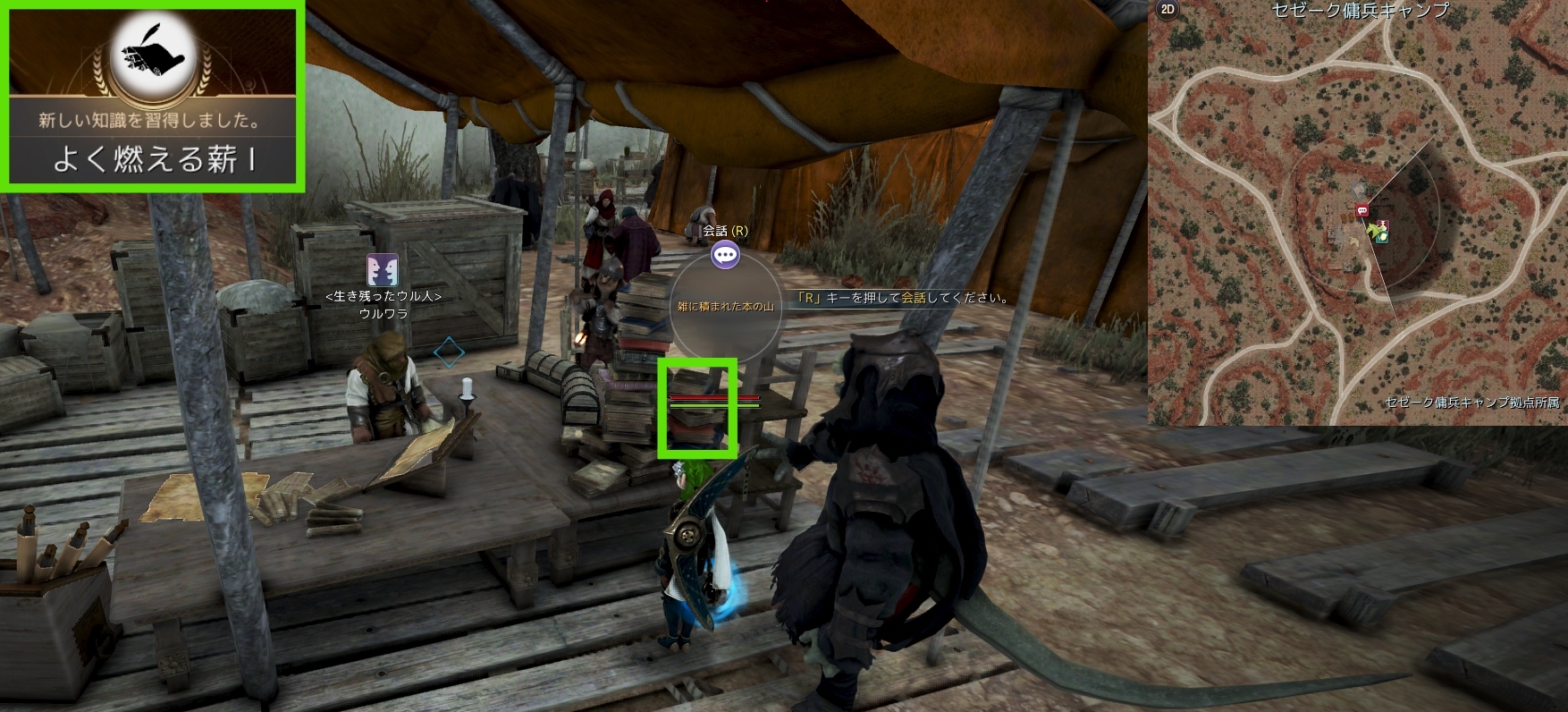The width and height of the screenshot is (1568, 712).
Task: Click the red speech bubble marker on minimap
Action: [1362, 211]
